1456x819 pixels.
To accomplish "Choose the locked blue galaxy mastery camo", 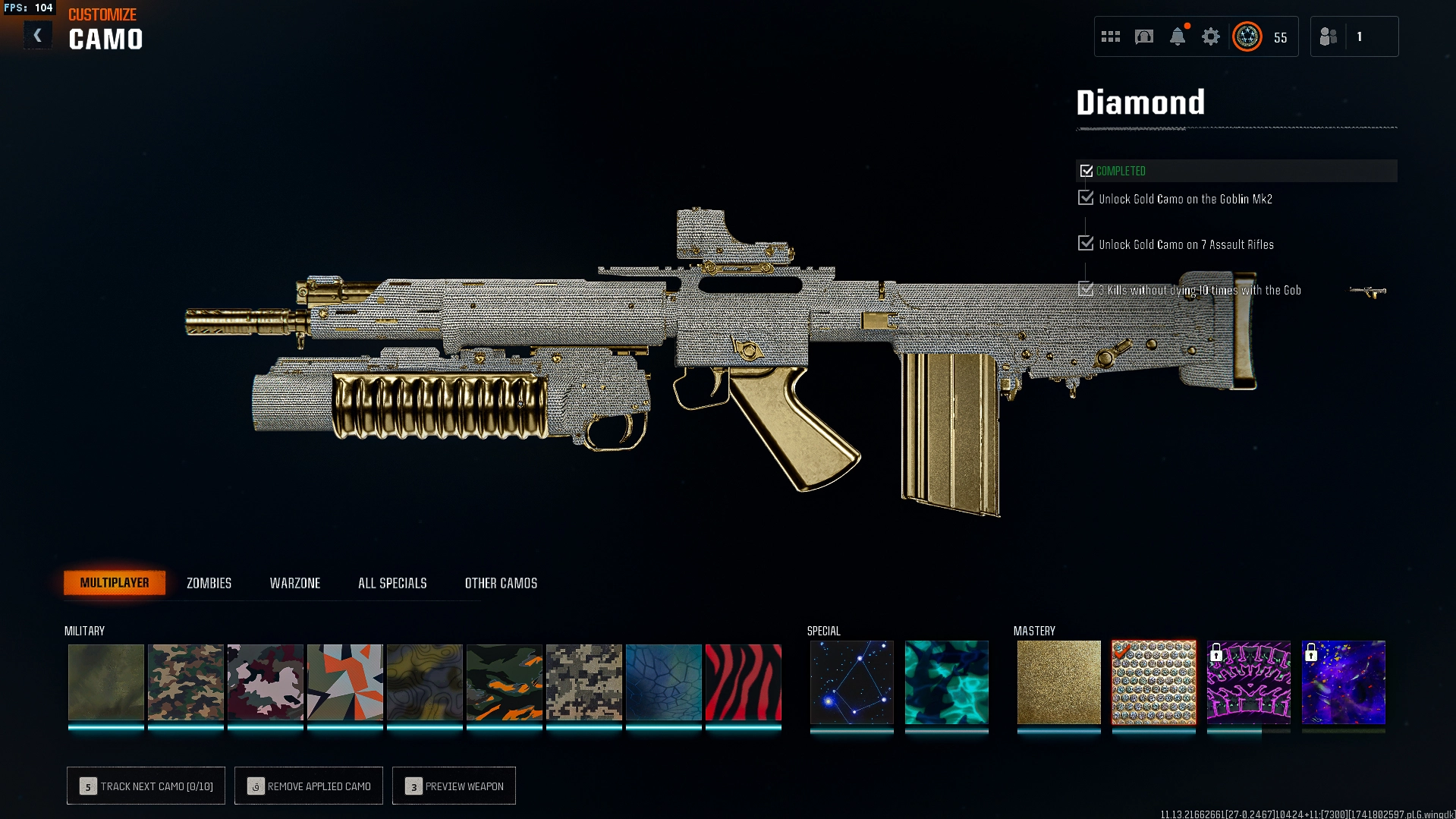I will click(x=1343, y=682).
